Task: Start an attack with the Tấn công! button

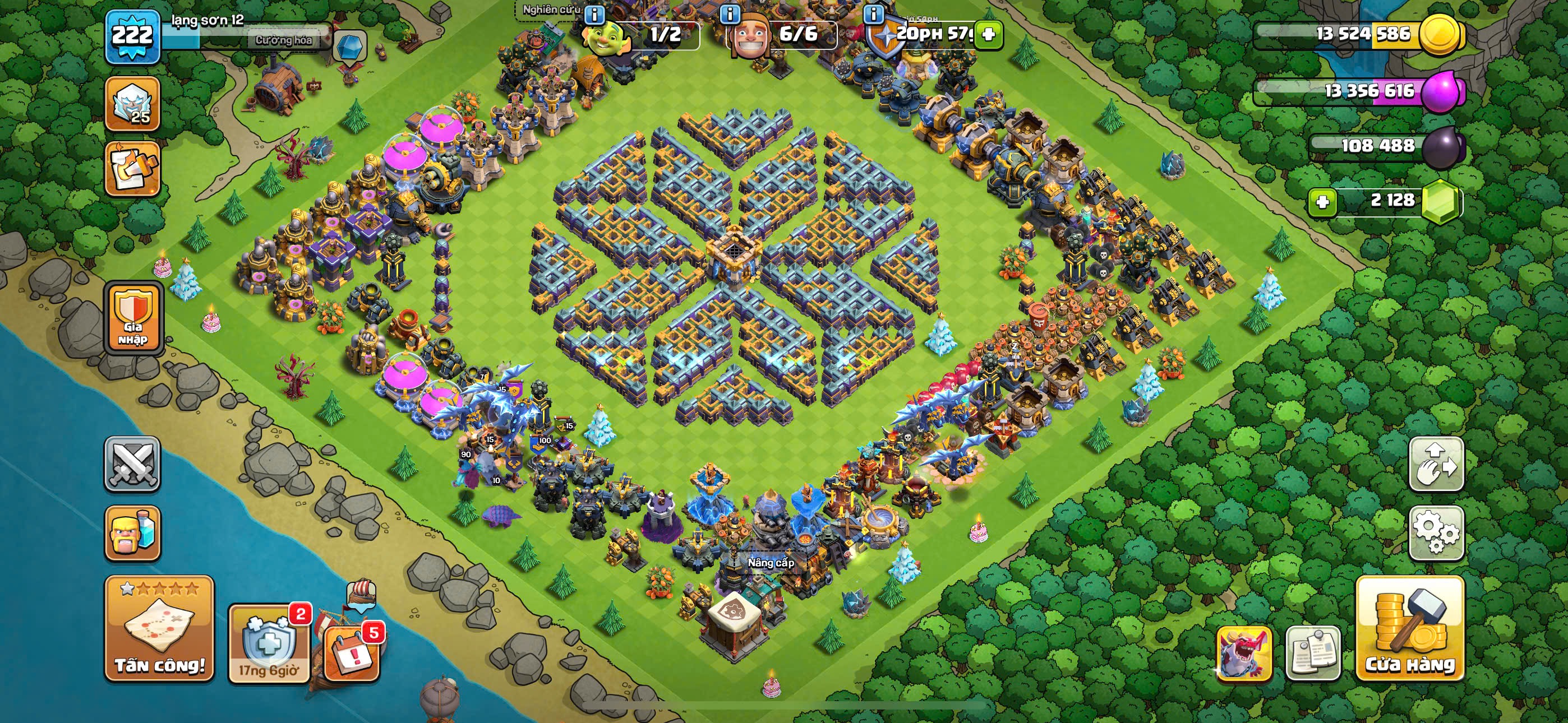Action: coord(159,629)
